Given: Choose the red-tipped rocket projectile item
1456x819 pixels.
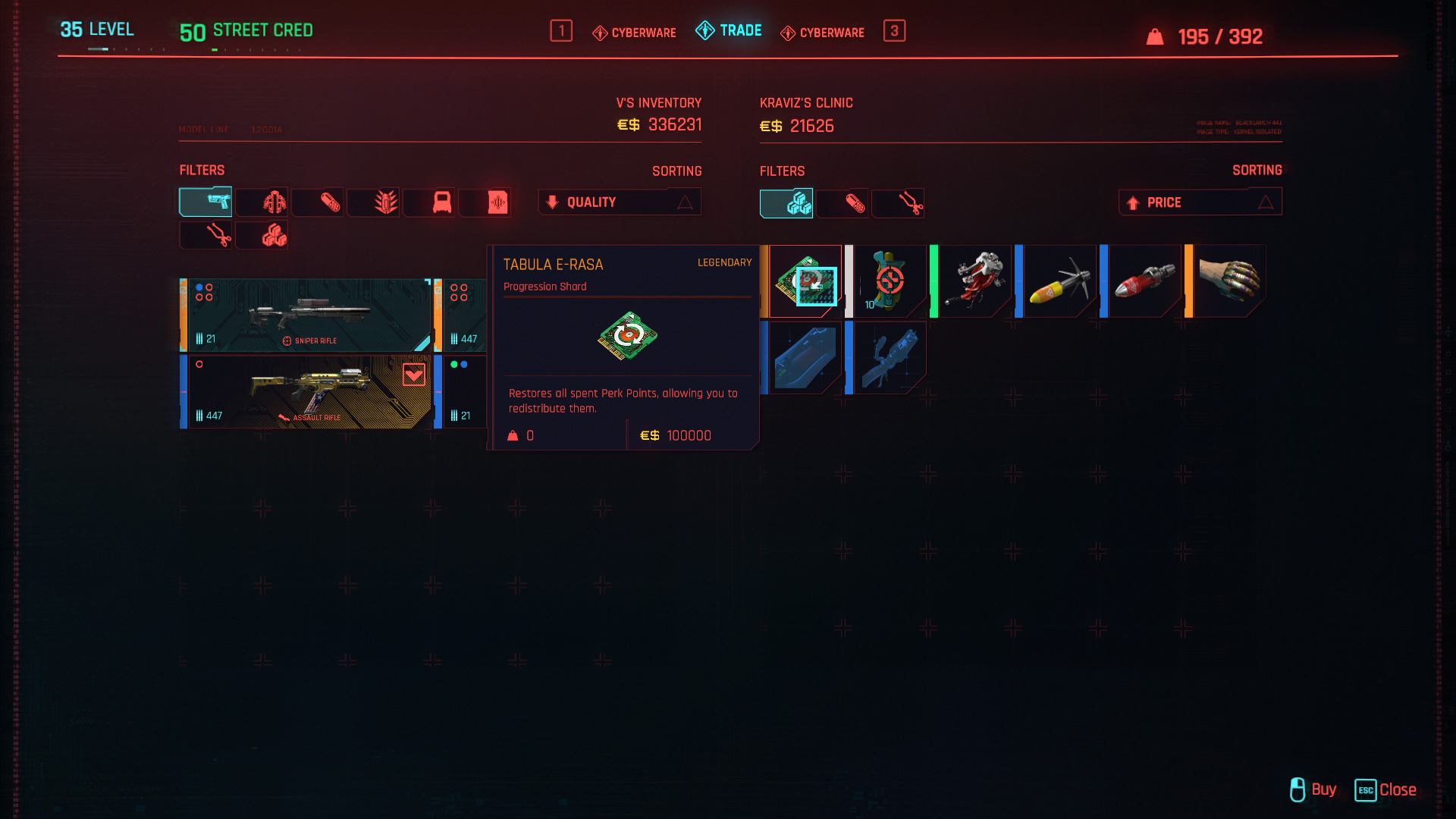Looking at the screenshot, I should tap(1144, 281).
